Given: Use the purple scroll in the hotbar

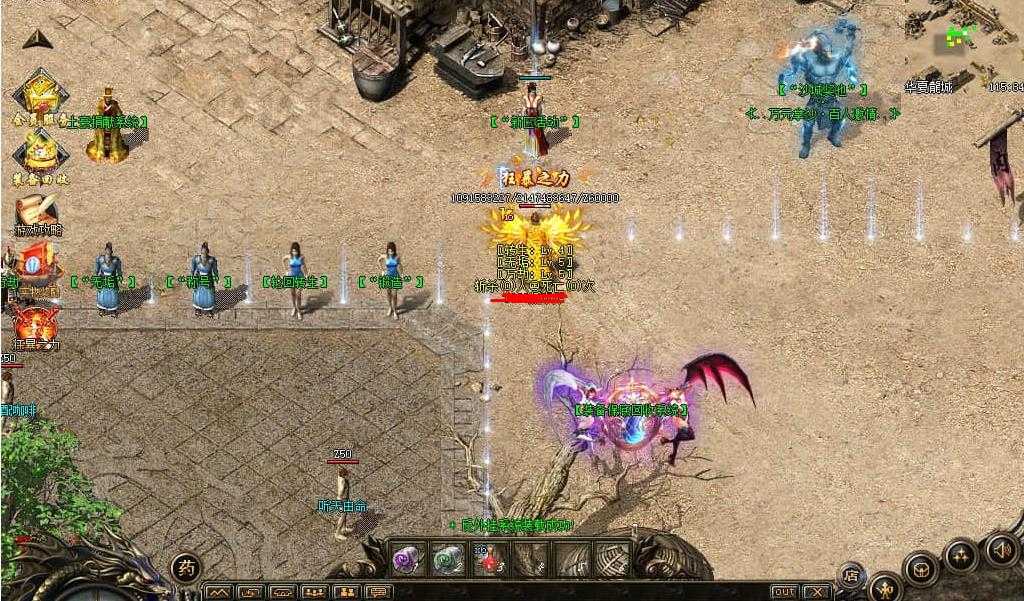Looking at the screenshot, I should click(x=407, y=558).
